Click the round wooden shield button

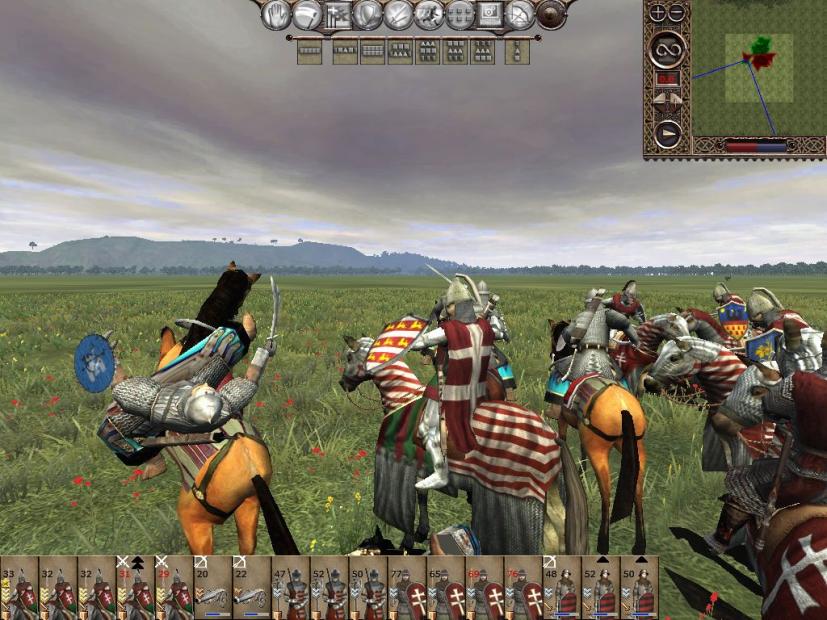(551, 15)
